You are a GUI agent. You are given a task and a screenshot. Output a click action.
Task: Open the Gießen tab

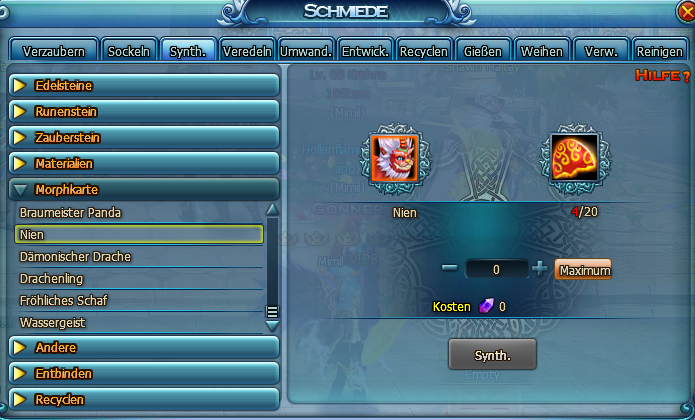tap(484, 51)
